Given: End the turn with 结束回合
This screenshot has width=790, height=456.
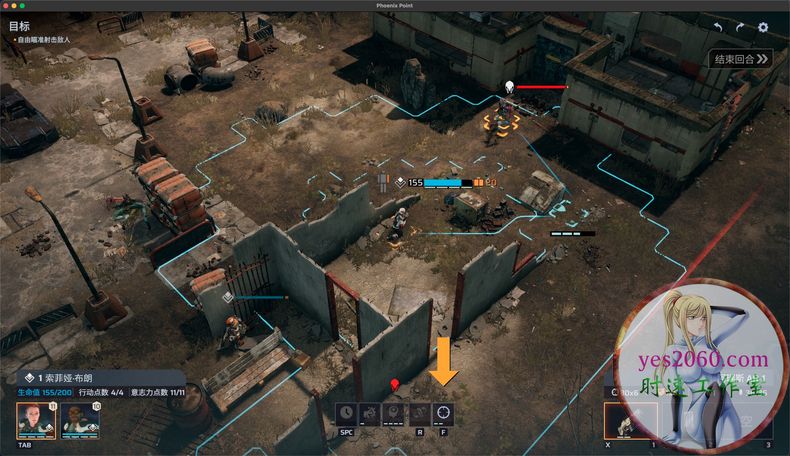Looking at the screenshot, I should 741,59.
